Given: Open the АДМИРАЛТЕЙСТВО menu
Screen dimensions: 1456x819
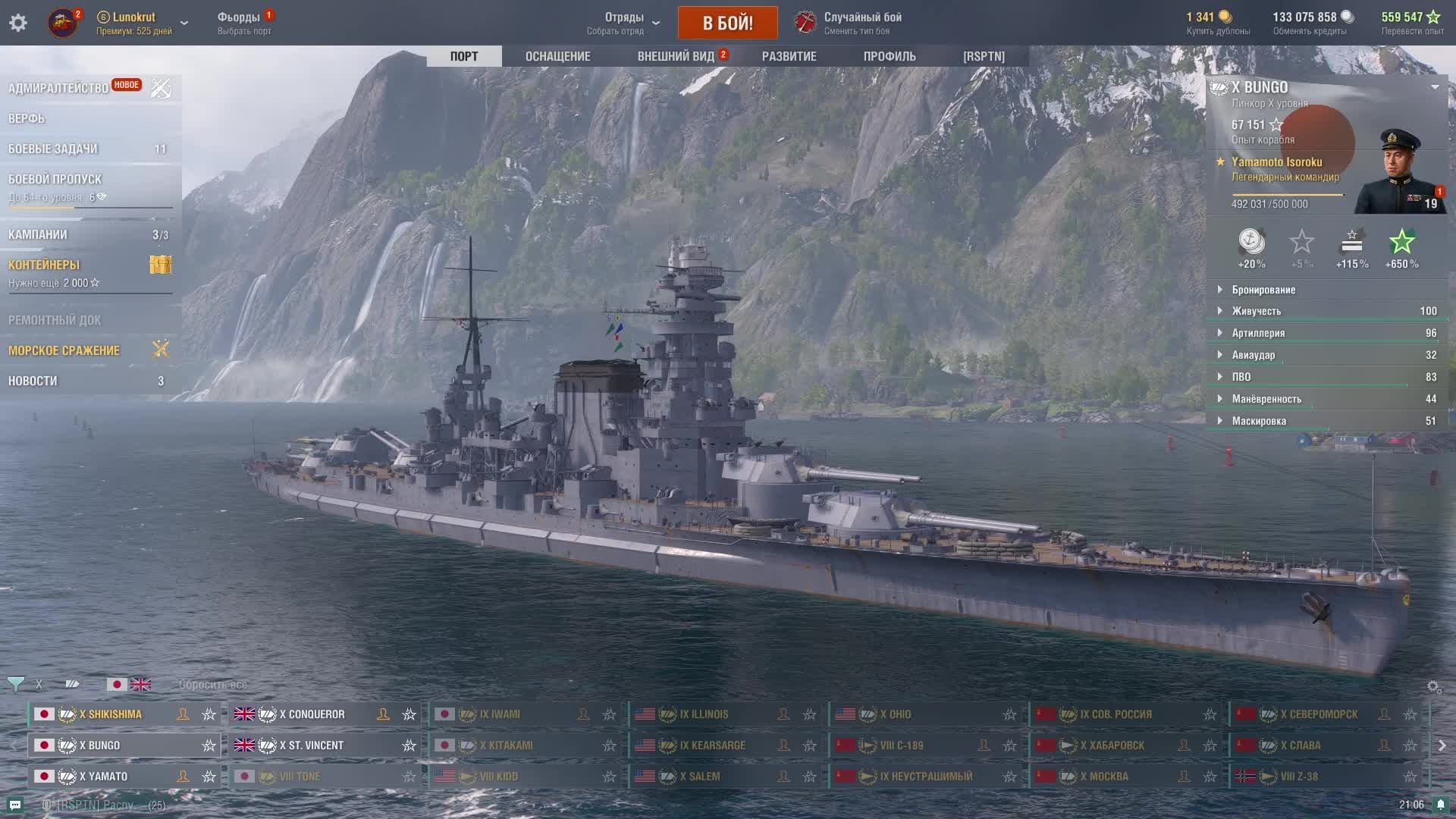Looking at the screenshot, I should tap(58, 88).
